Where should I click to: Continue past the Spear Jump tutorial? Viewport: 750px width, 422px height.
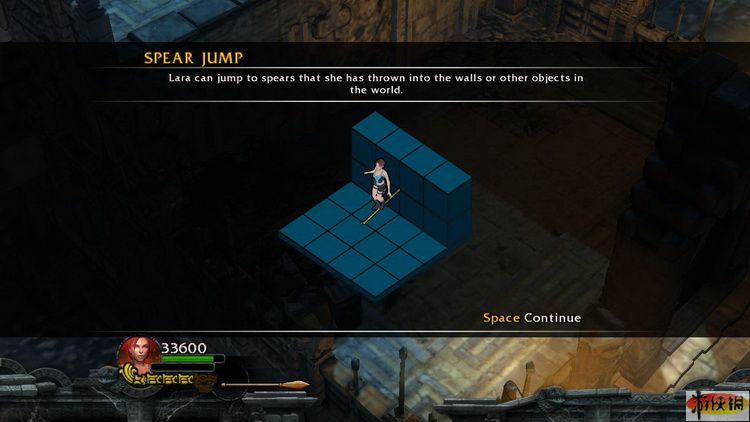pyautogui.click(x=532, y=318)
